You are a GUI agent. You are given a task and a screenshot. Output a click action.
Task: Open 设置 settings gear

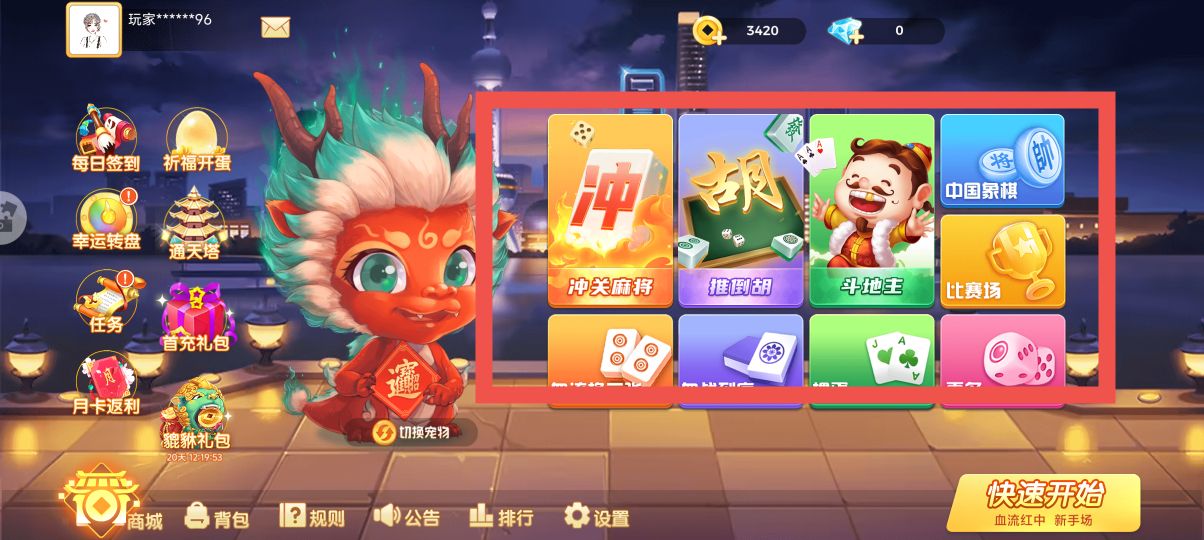(x=597, y=517)
